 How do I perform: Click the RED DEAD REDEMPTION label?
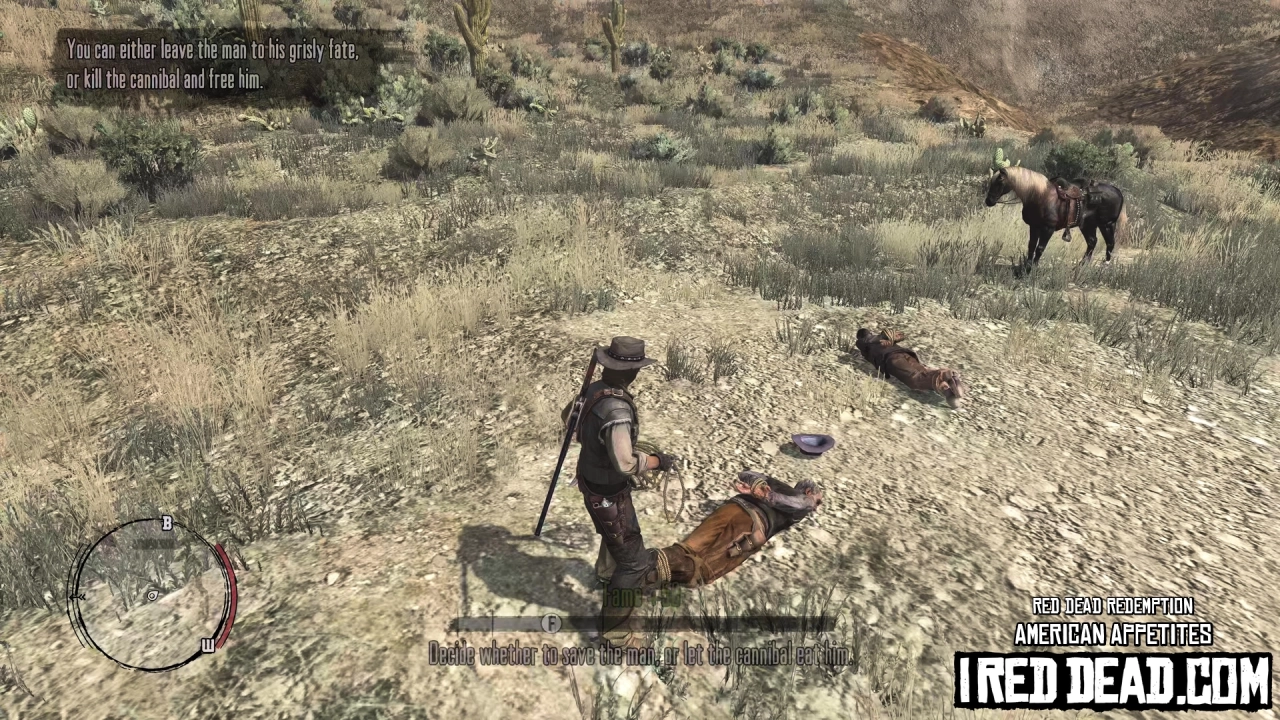click(1112, 606)
